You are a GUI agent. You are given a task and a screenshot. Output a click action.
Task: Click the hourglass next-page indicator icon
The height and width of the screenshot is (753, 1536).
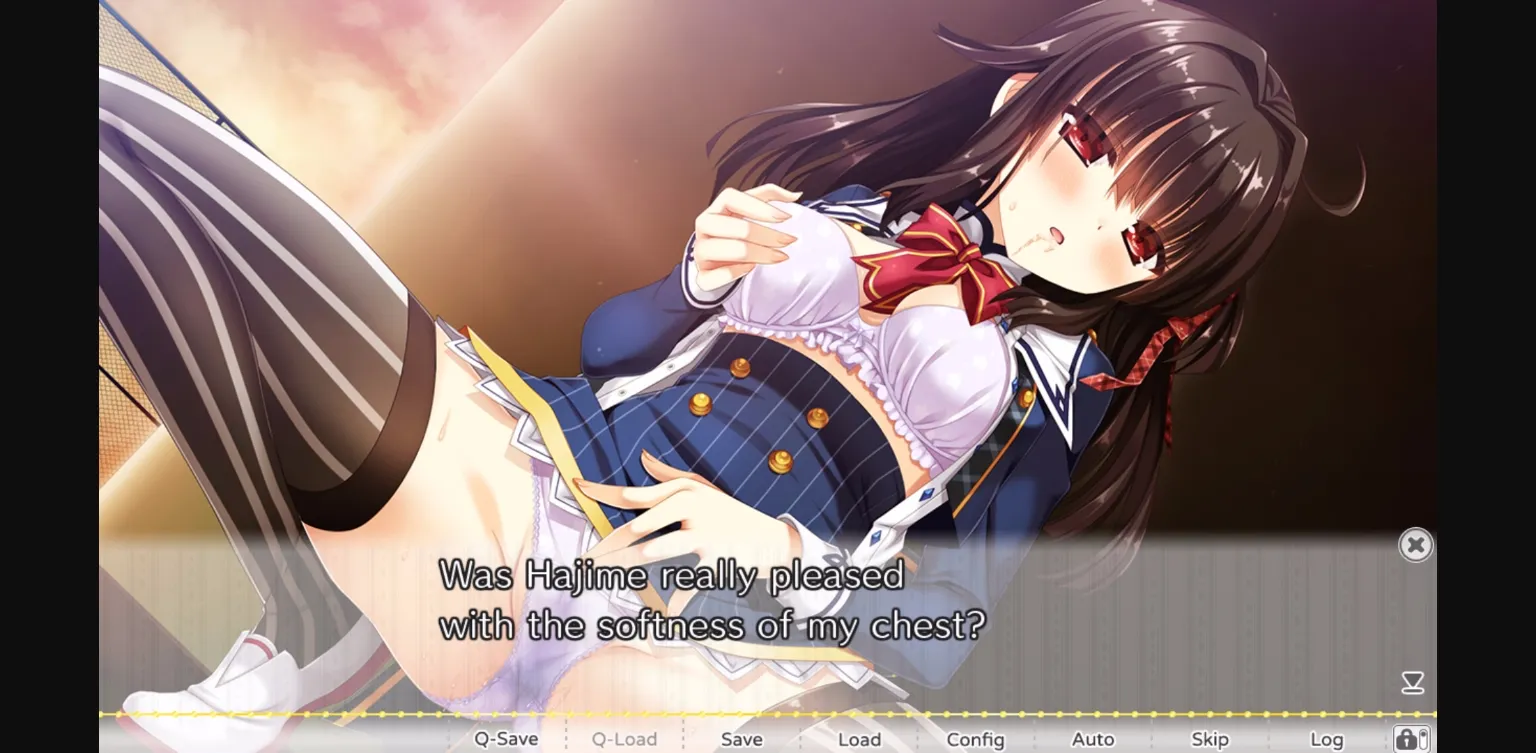point(1414,682)
